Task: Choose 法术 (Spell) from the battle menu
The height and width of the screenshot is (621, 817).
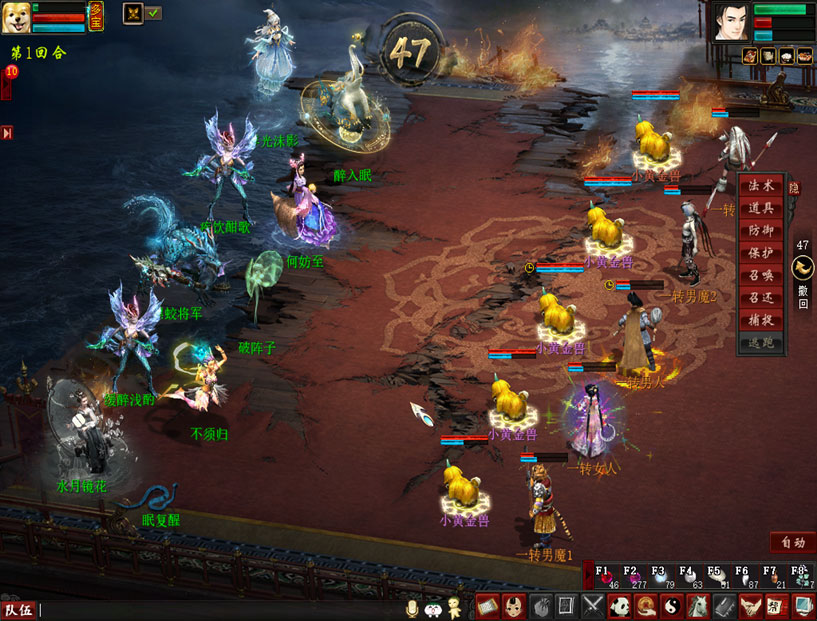Action: [761, 186]
